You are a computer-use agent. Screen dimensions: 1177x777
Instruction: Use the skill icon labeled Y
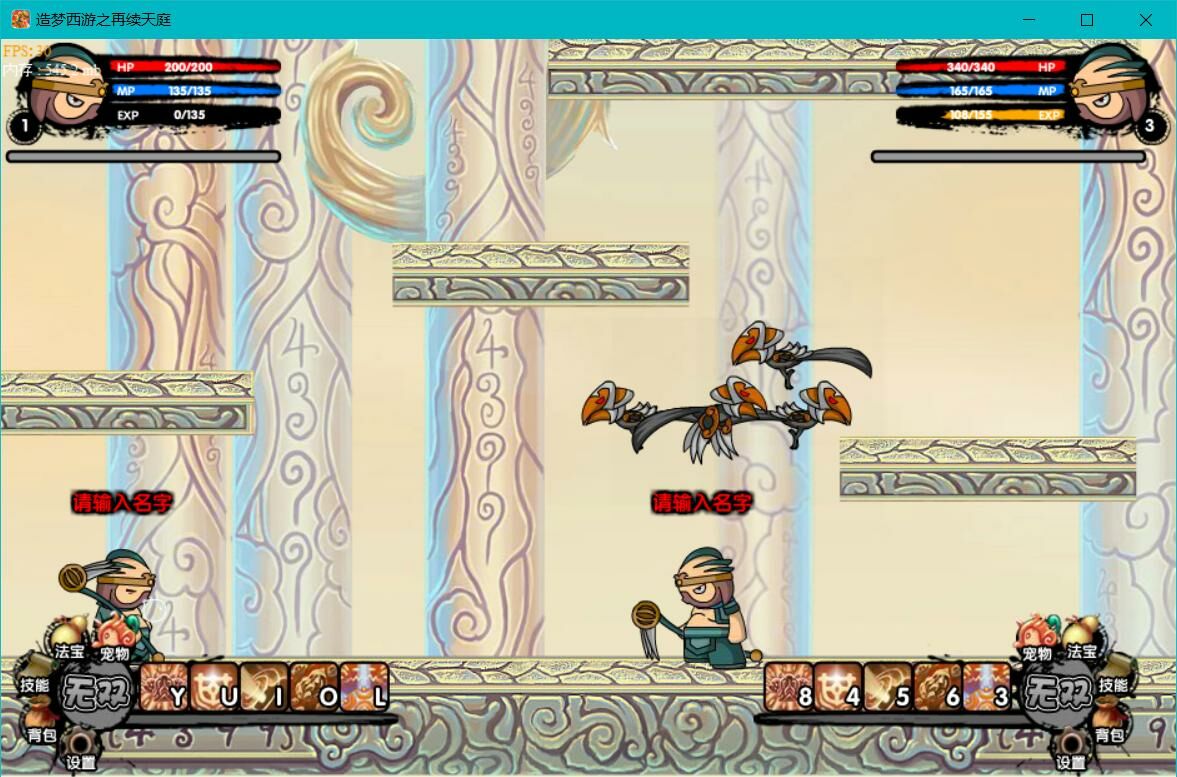[164, 688]
